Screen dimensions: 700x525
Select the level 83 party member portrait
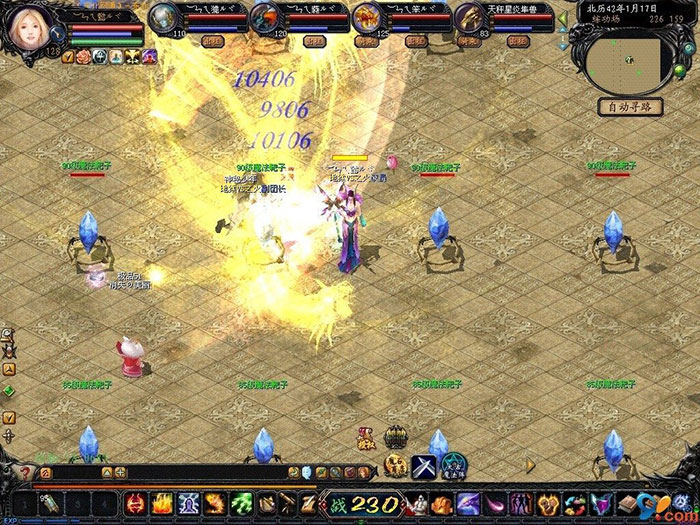coord(467,18)
